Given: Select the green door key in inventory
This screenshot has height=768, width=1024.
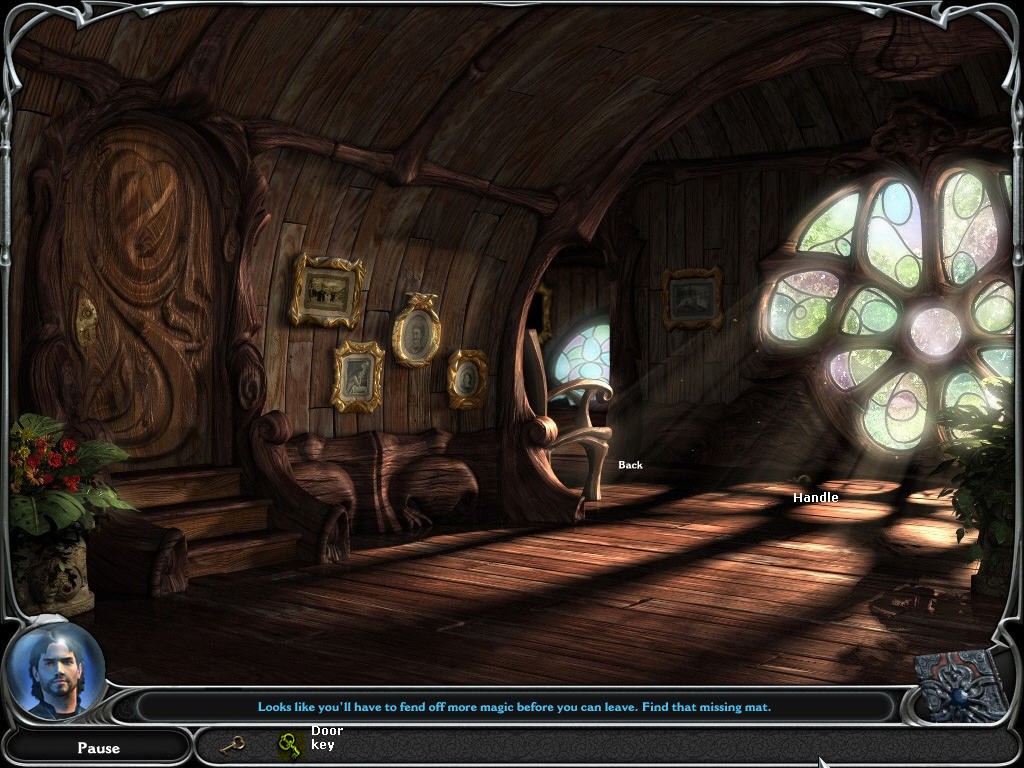Looking at the screenshot, I should point(291,744).
